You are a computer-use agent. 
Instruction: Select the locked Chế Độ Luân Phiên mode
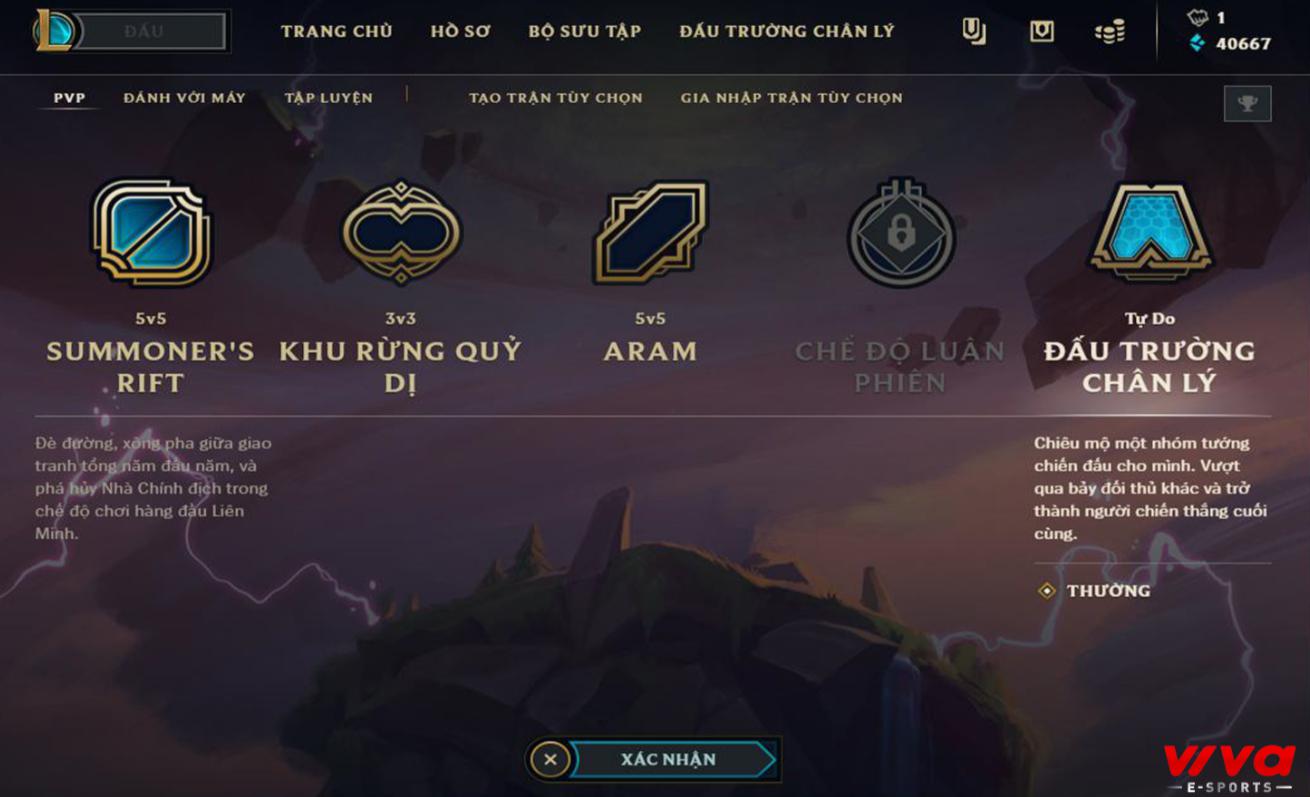[900, 233]
